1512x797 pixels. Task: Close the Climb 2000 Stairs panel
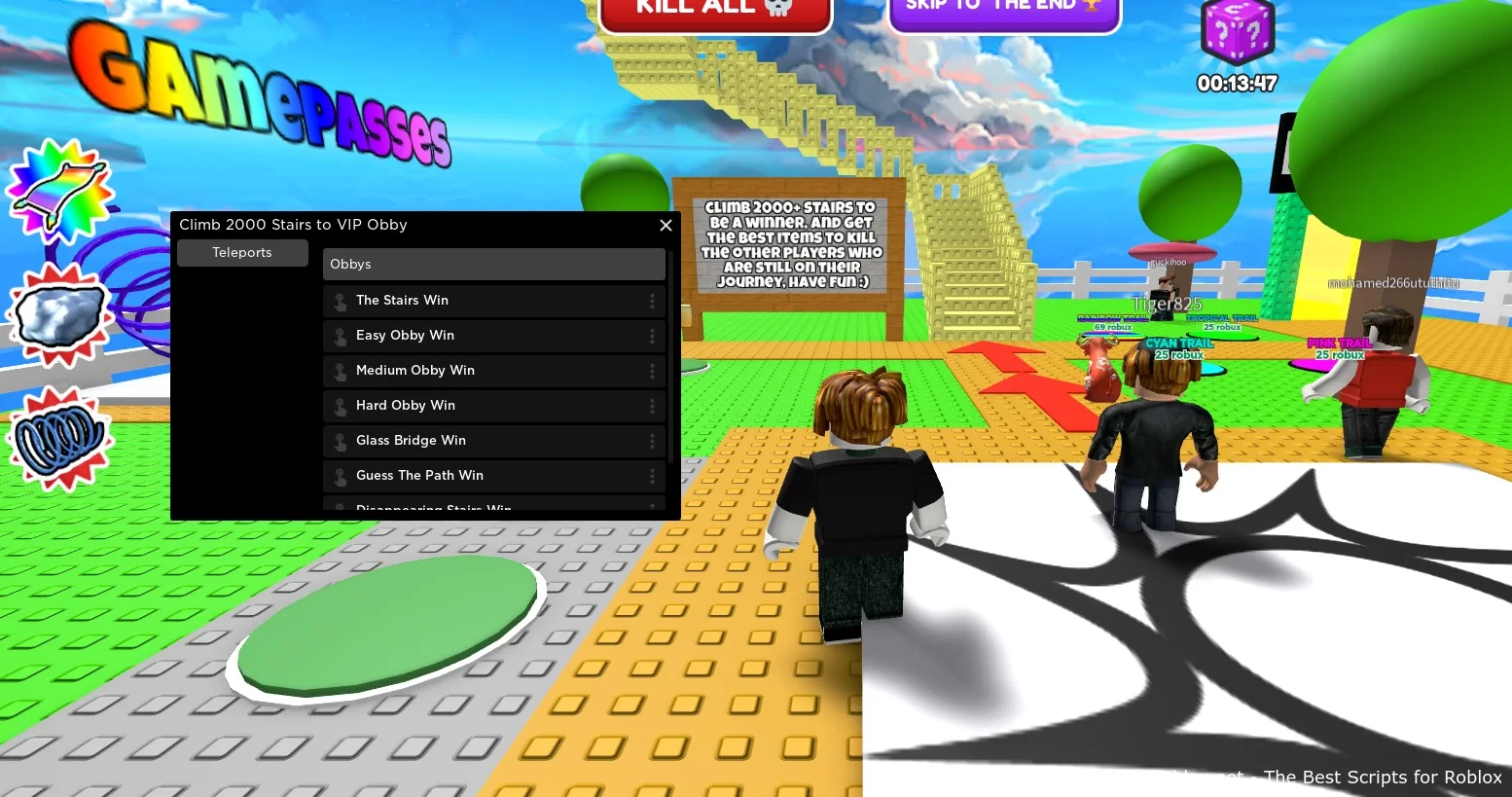(666, 225)
